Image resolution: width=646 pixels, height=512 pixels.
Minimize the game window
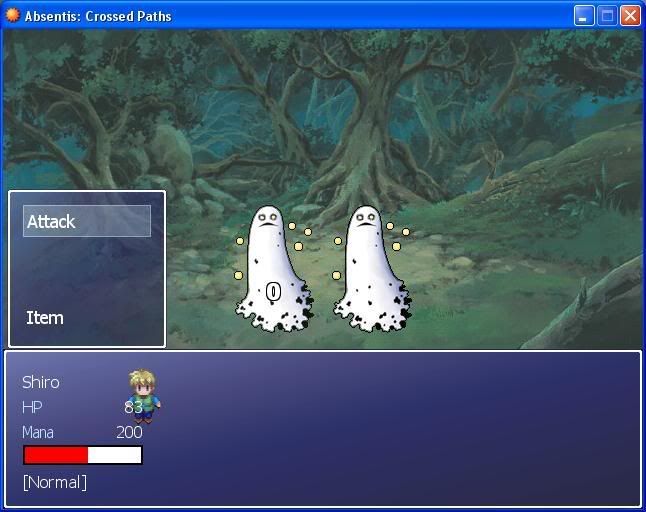584,16
